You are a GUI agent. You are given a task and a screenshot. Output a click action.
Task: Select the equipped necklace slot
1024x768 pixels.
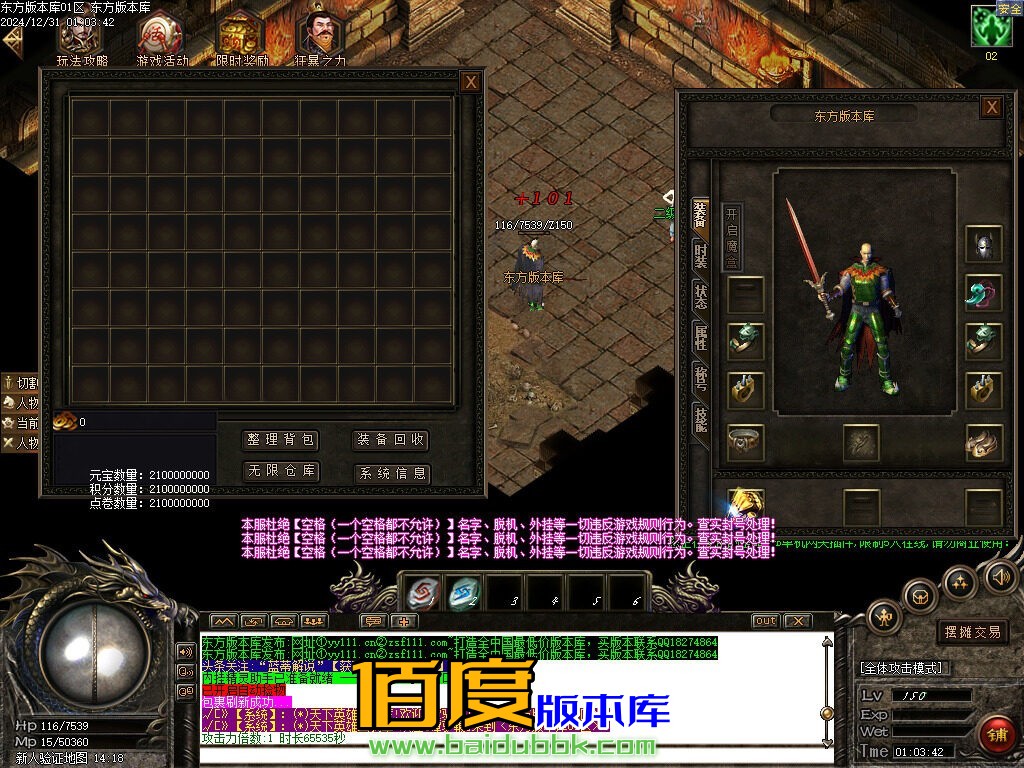[x=984, y=293]
